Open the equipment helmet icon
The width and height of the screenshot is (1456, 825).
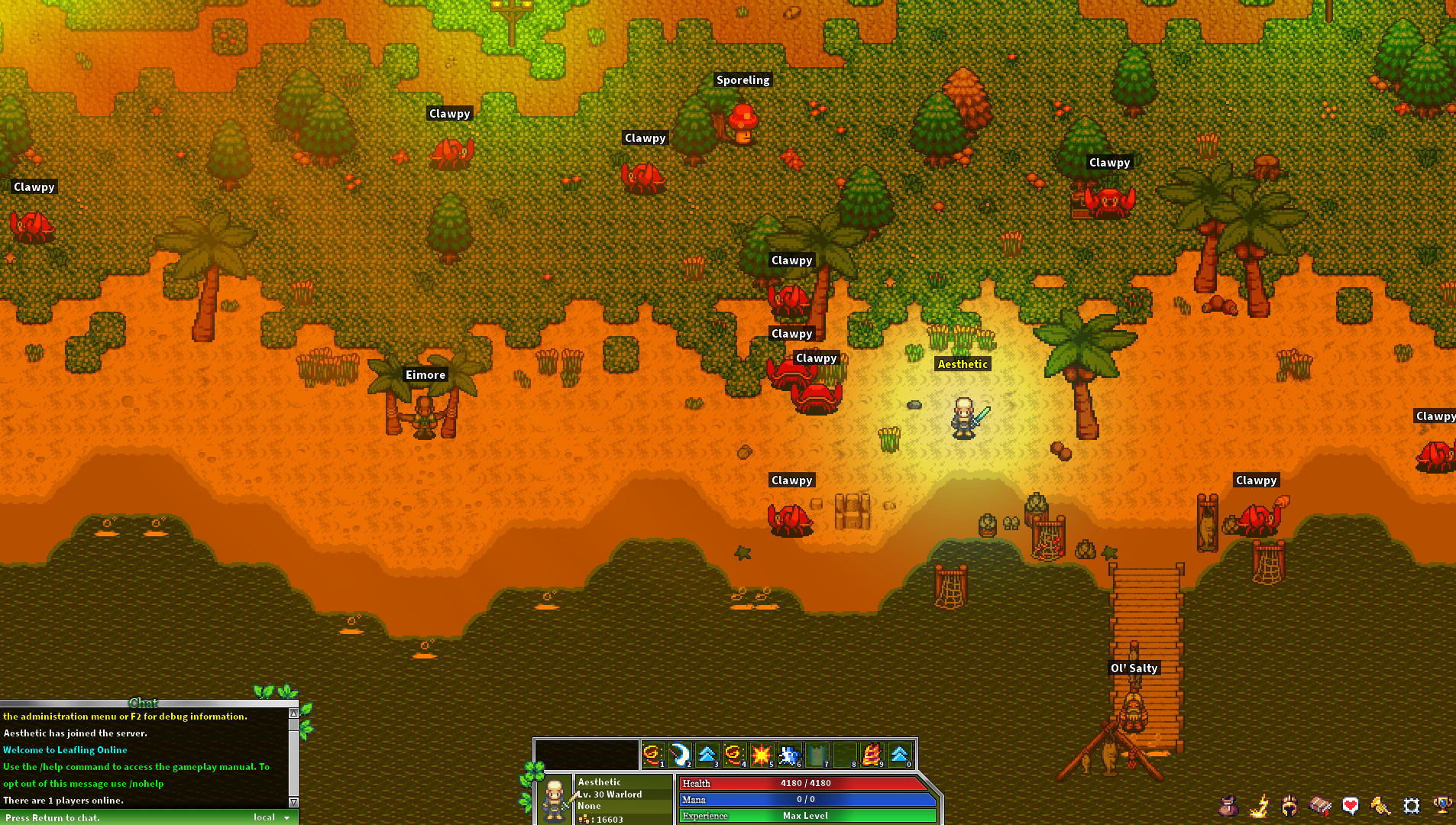pyautogui.click(x=1289, y=805)
